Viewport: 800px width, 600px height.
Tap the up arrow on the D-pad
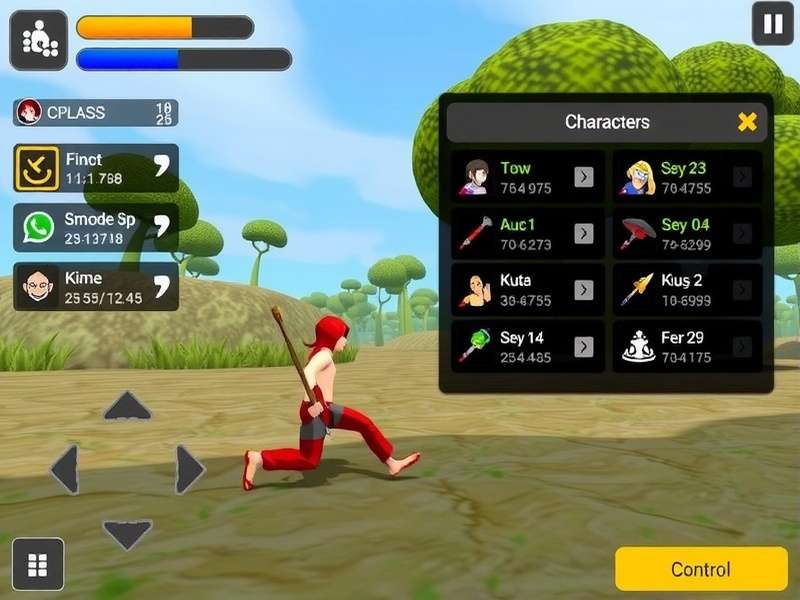click(127, 406)
